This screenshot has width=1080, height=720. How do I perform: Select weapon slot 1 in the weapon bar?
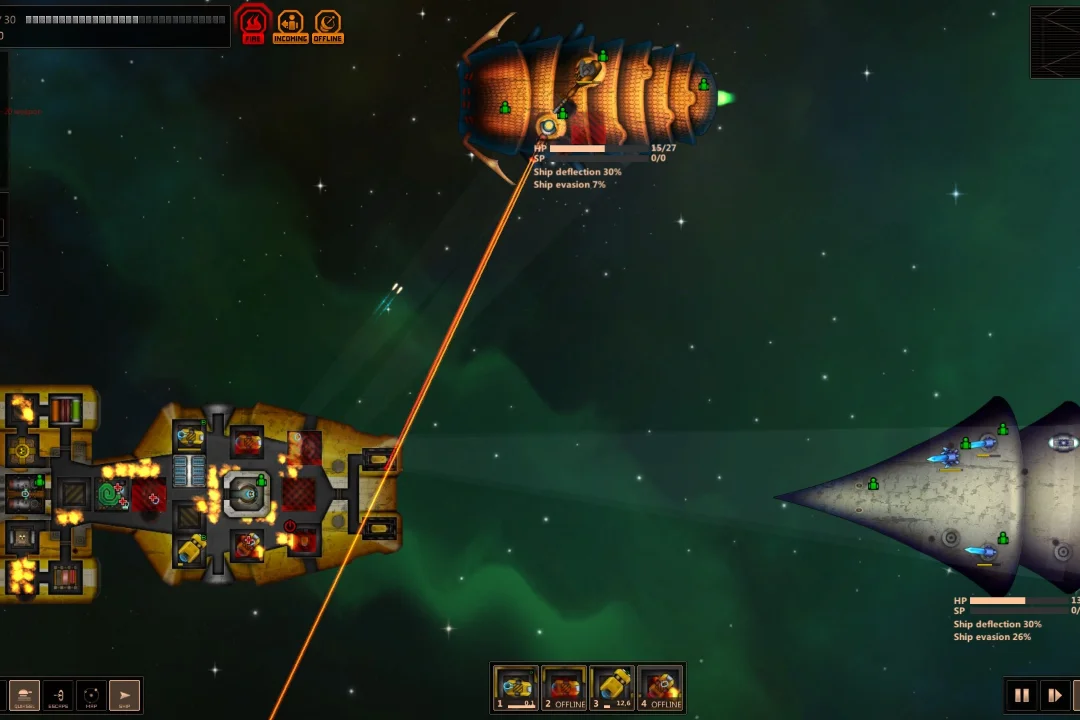516,688
